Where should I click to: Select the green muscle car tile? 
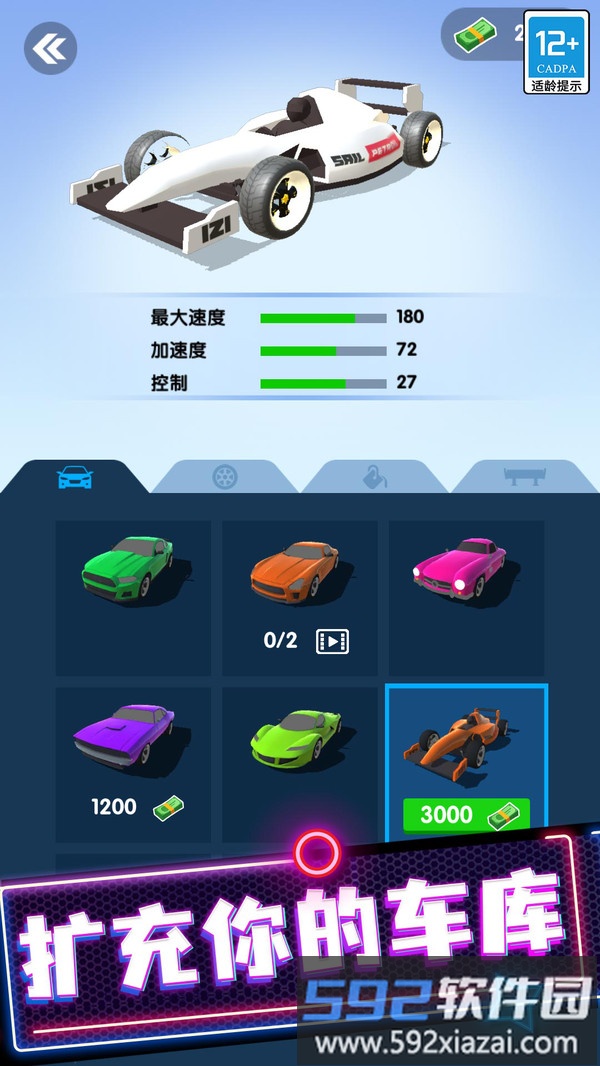tap(133, 597)
